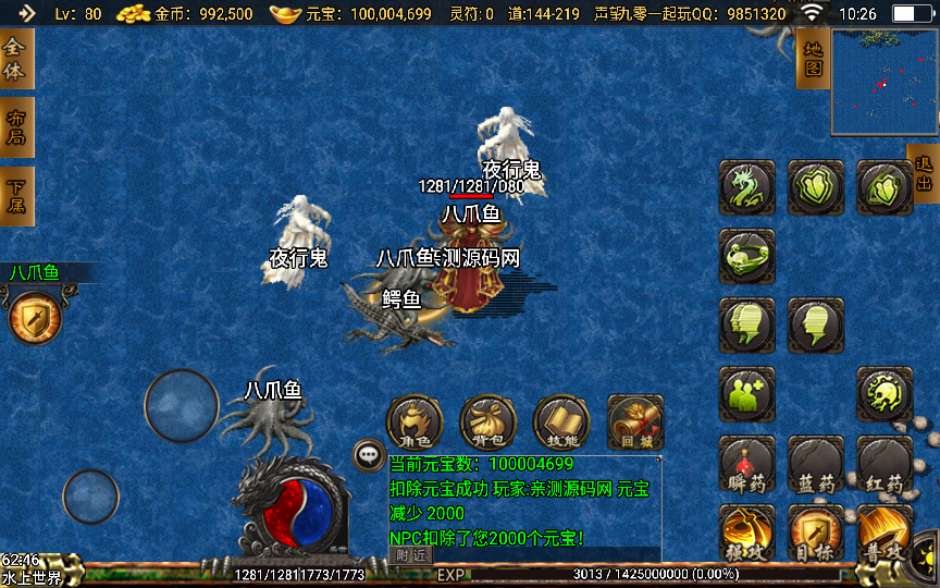Open the 技能 skills book

pos(561,423)
